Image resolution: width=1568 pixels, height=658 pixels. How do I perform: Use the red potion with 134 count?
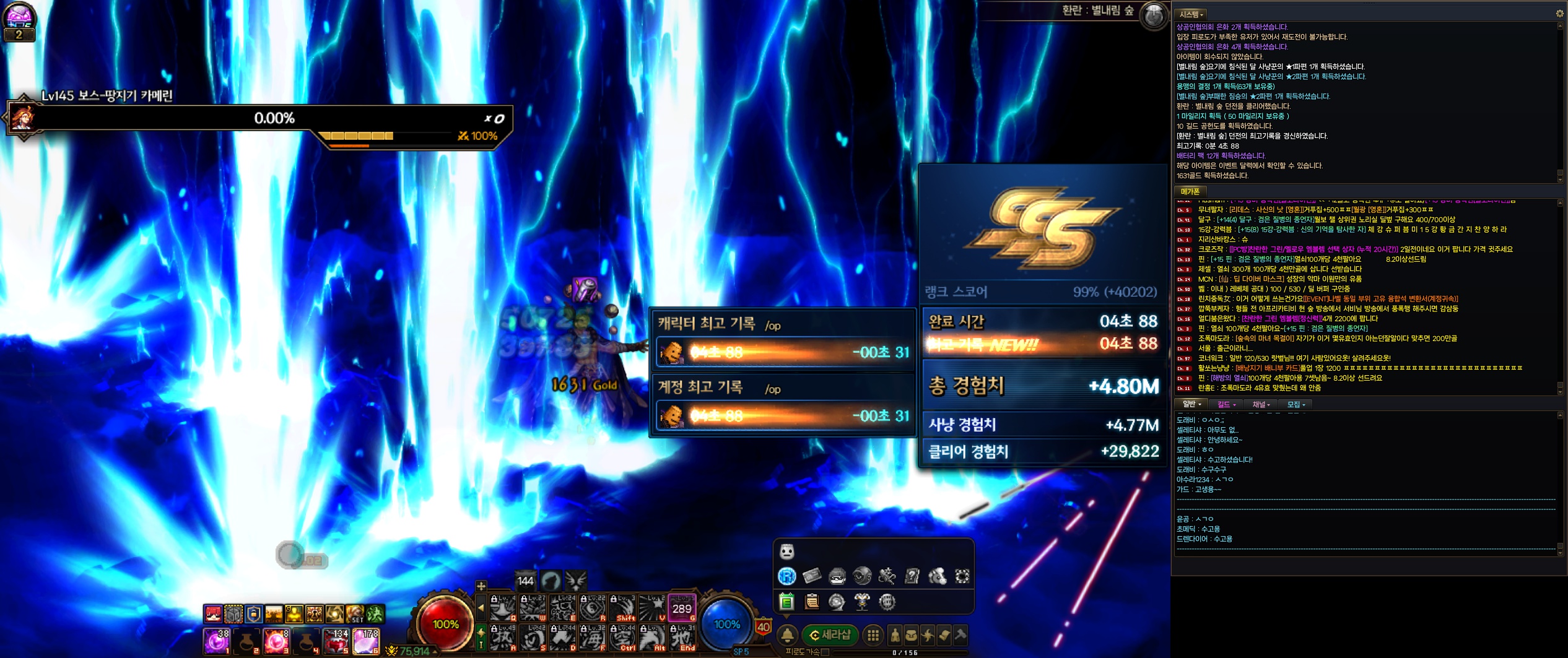click(x=336, y=641)
